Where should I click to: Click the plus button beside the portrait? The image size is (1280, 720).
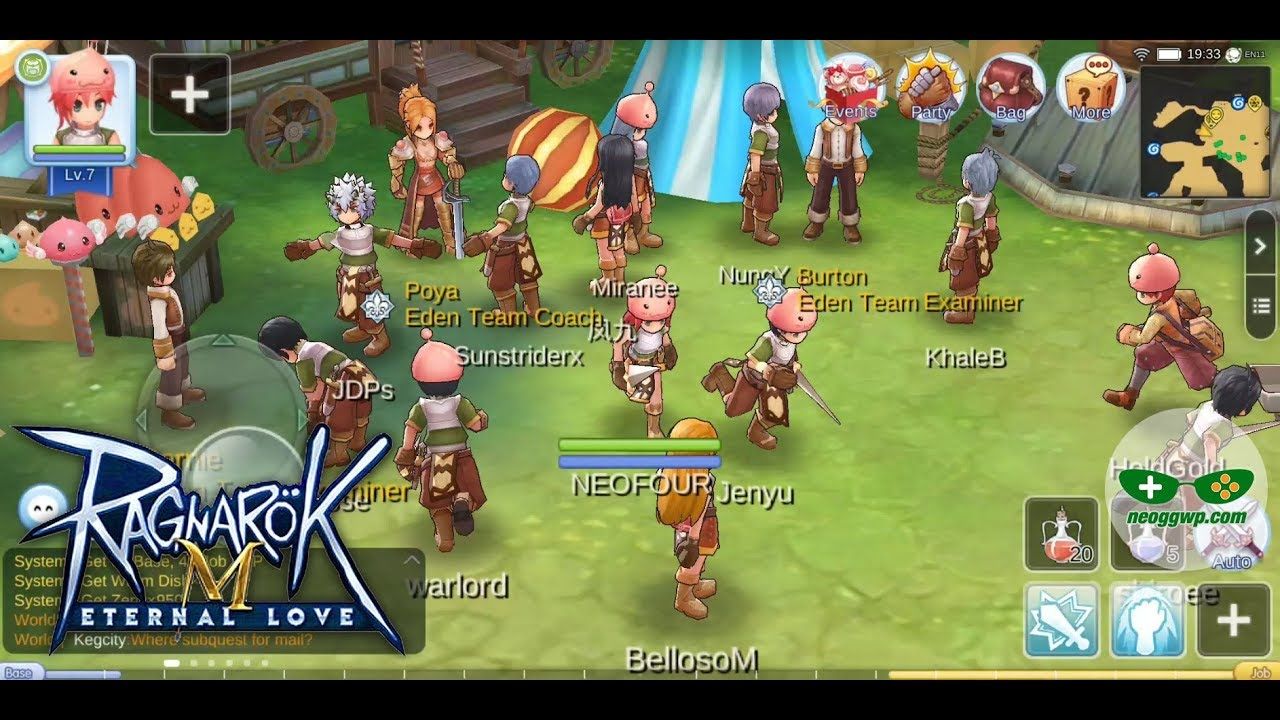point(190,95)
